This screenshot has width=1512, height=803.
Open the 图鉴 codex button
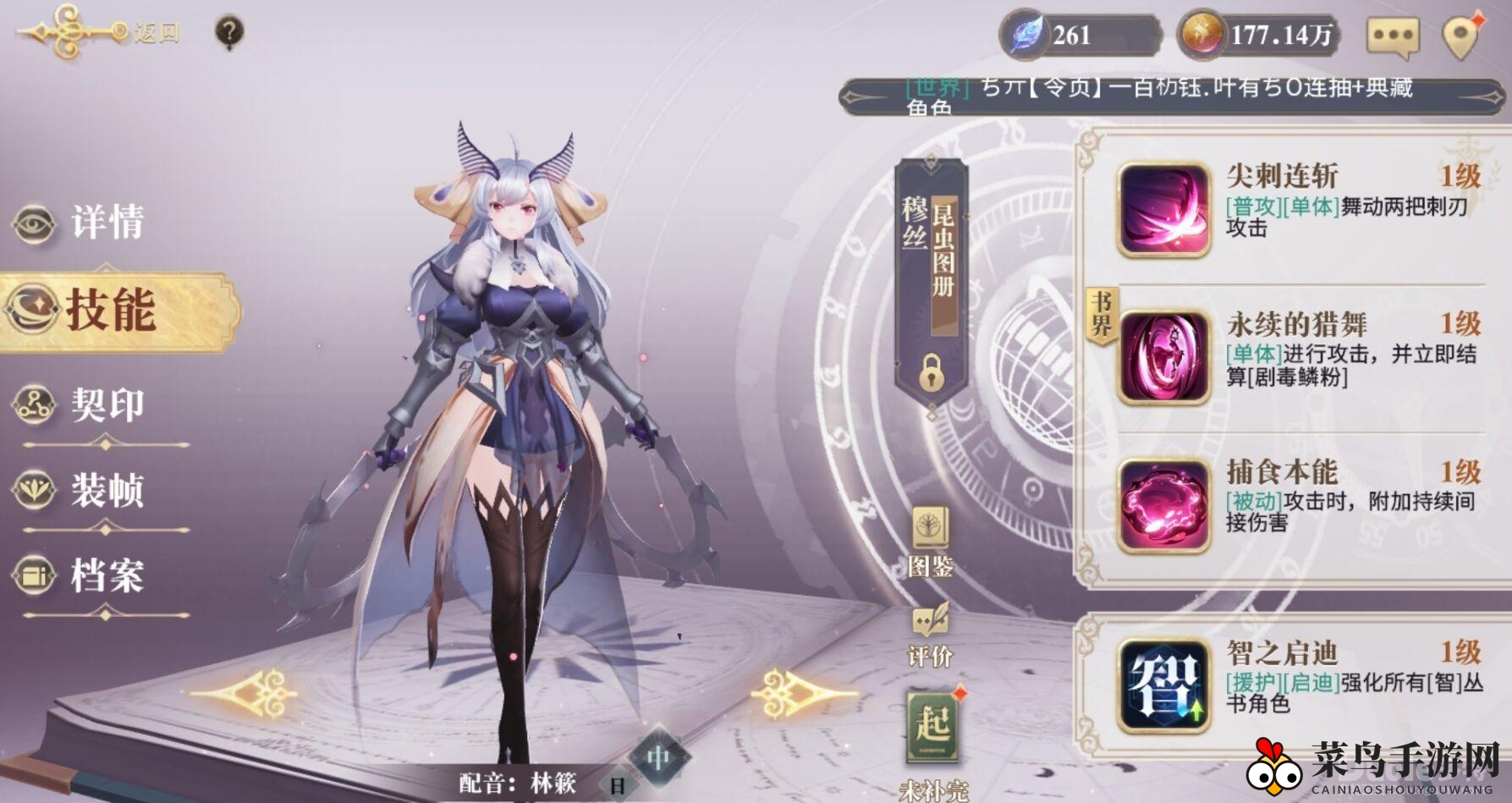coord(930,542)
